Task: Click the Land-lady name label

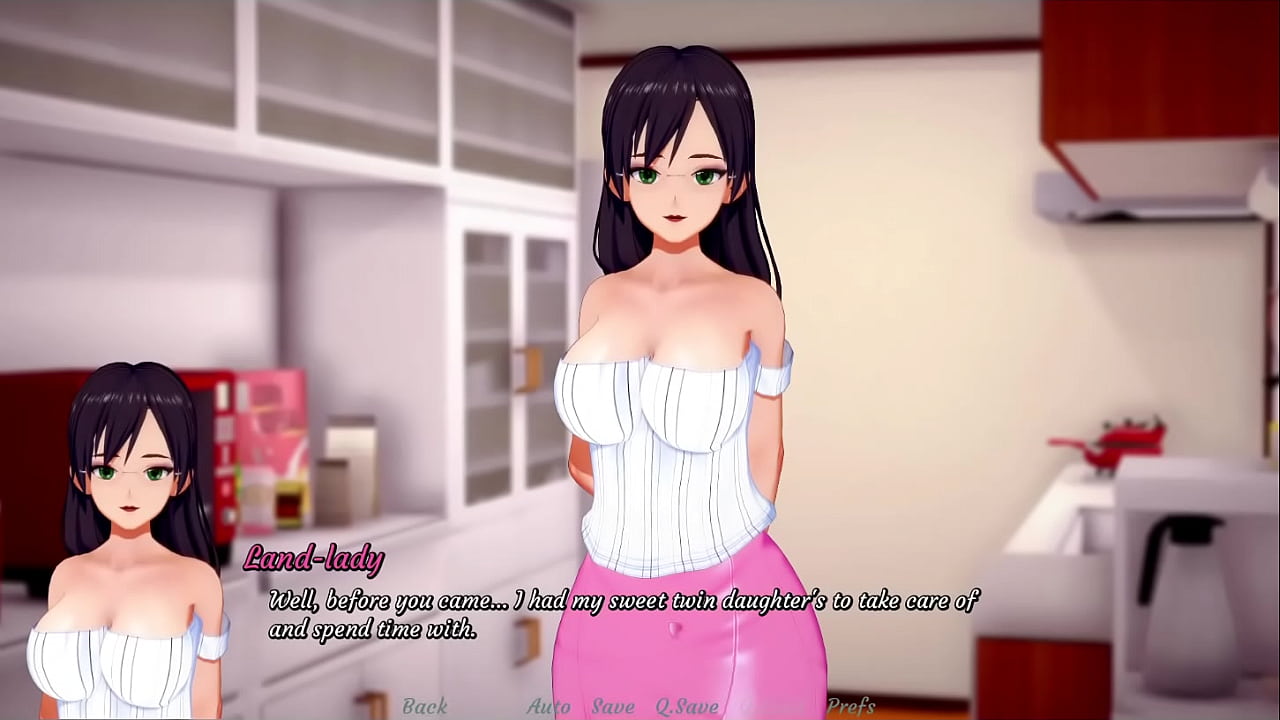Action: 312,561
